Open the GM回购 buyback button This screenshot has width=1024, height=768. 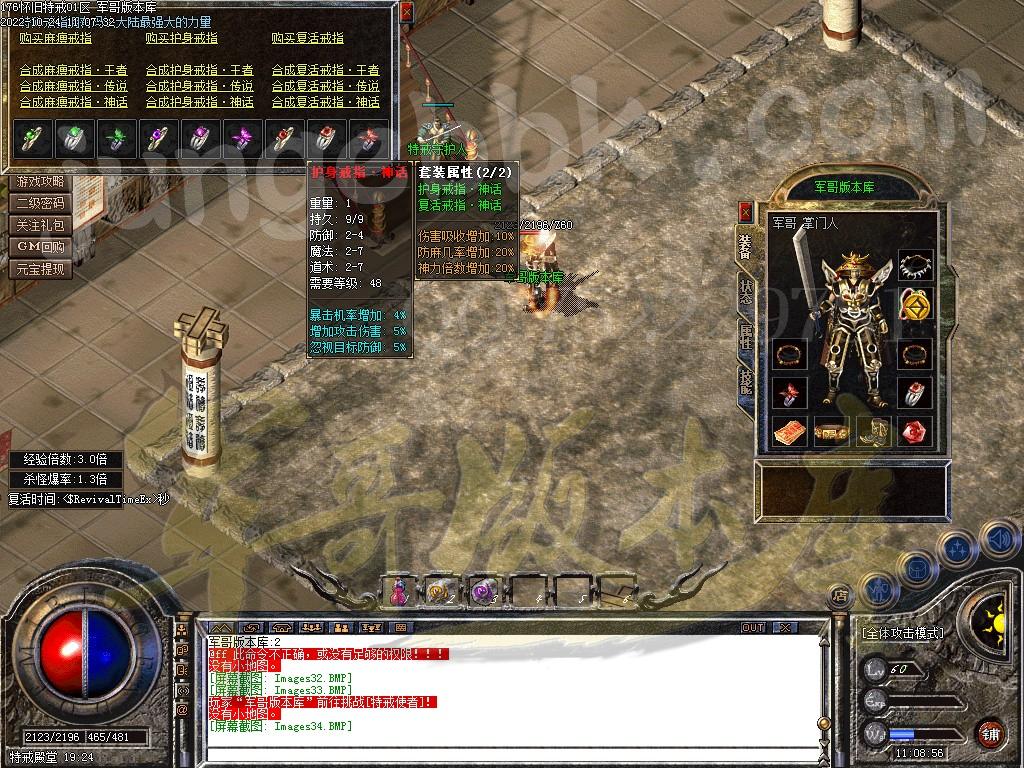tap(41, 247)
